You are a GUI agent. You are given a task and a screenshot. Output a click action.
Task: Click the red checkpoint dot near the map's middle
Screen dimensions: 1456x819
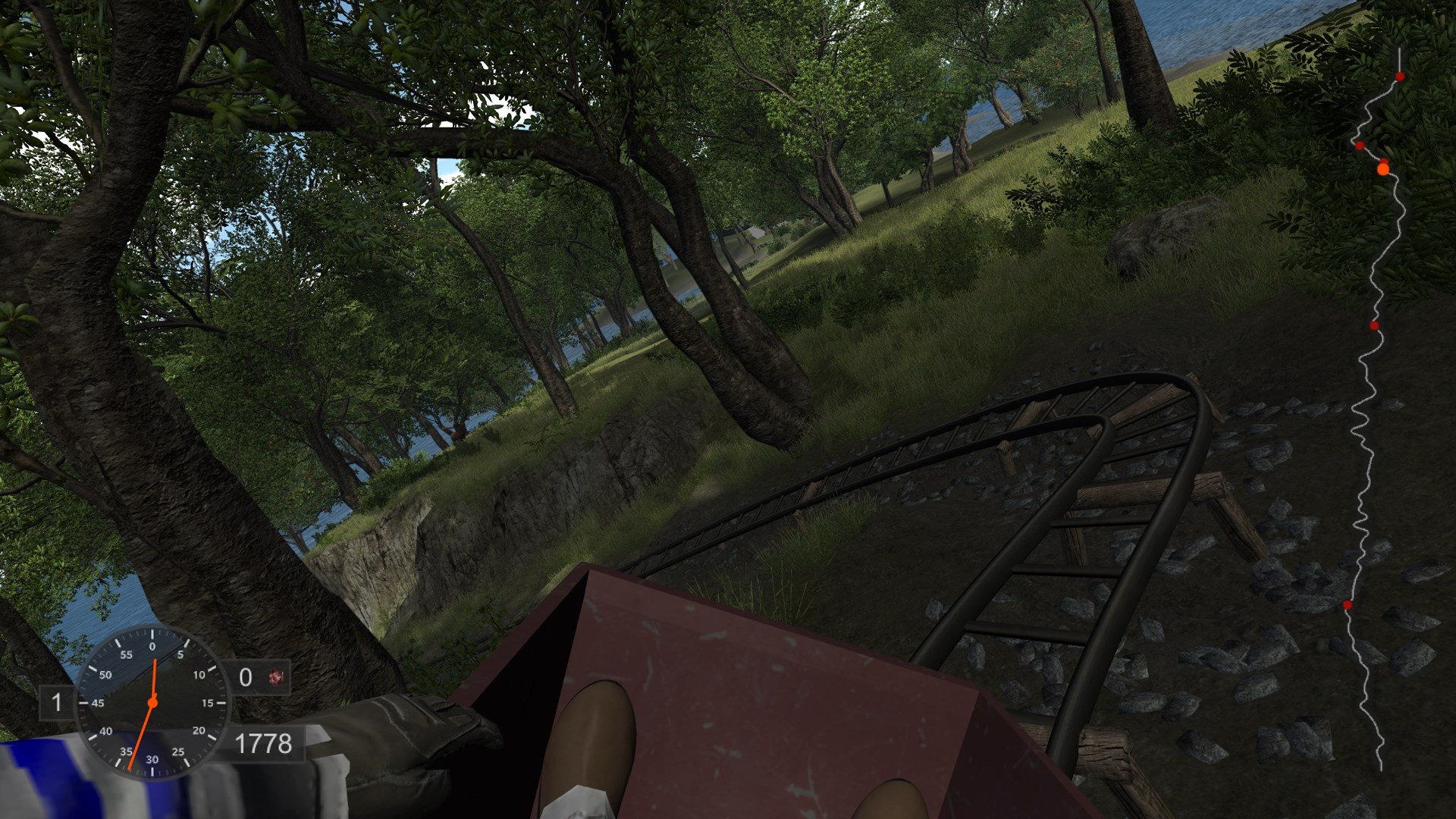pyautogui.click(x=1373, y=326)
